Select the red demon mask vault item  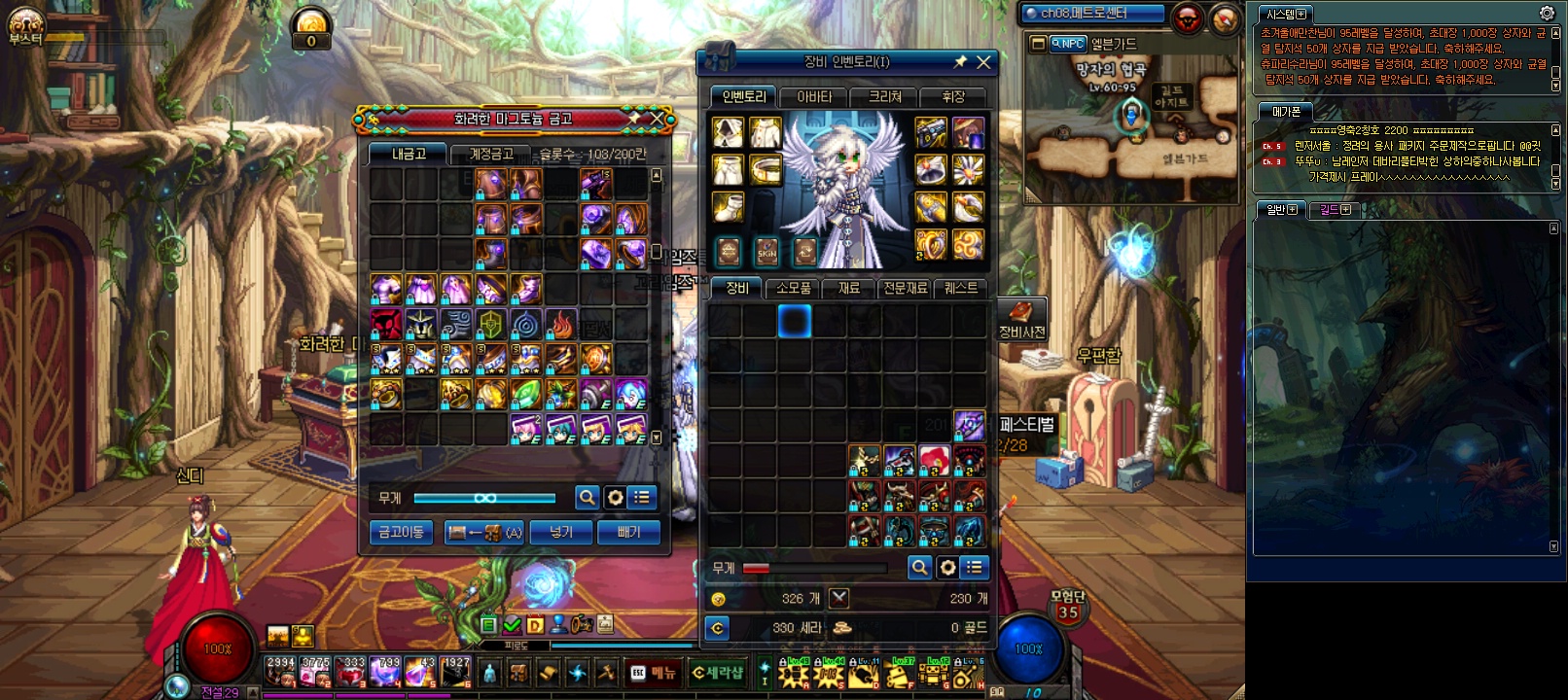coord(386,324)
